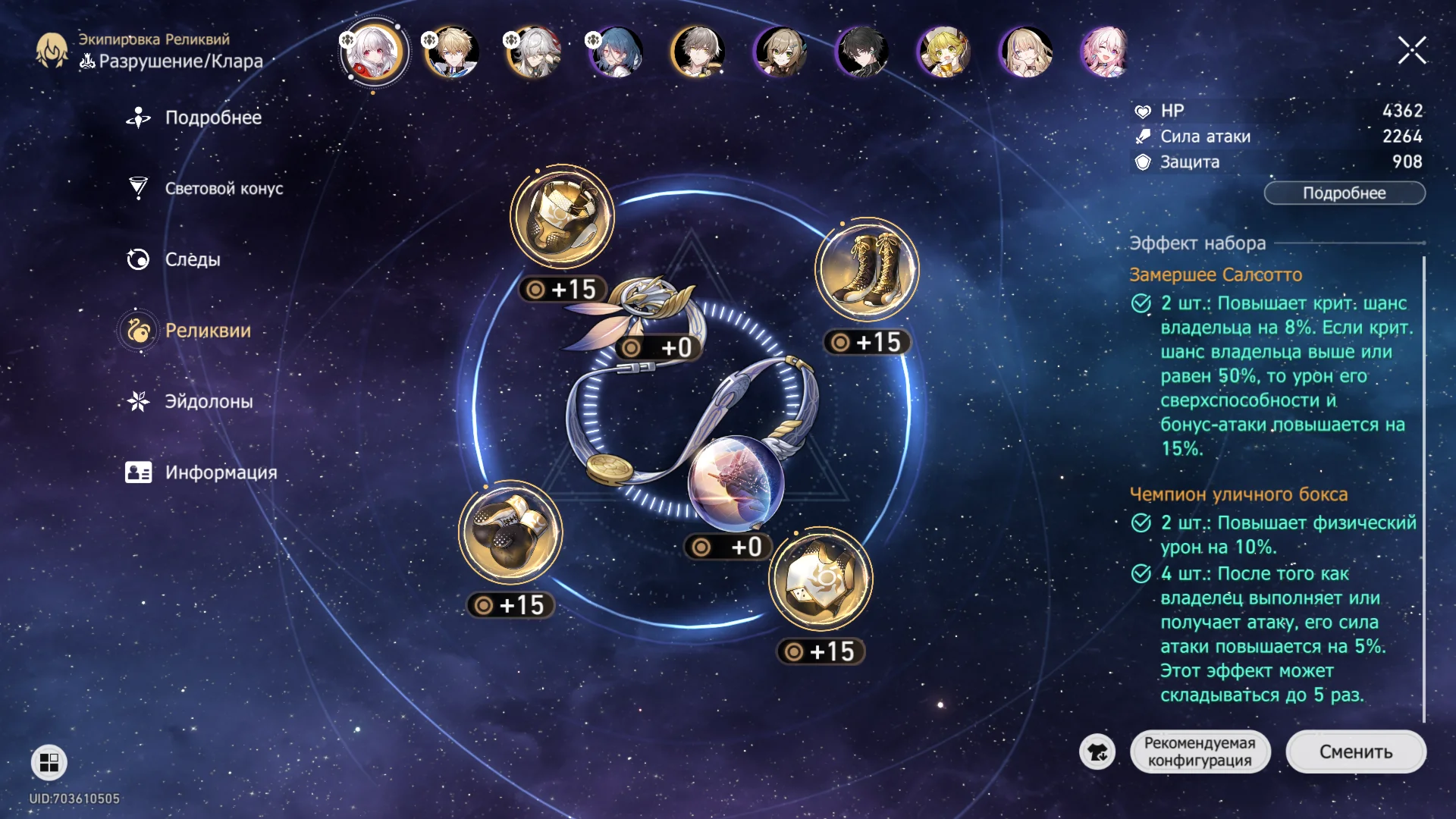Viewport: 1456px width, 819px height.
Task: Switch to the Световой конус tab
Action: point(223,188)
